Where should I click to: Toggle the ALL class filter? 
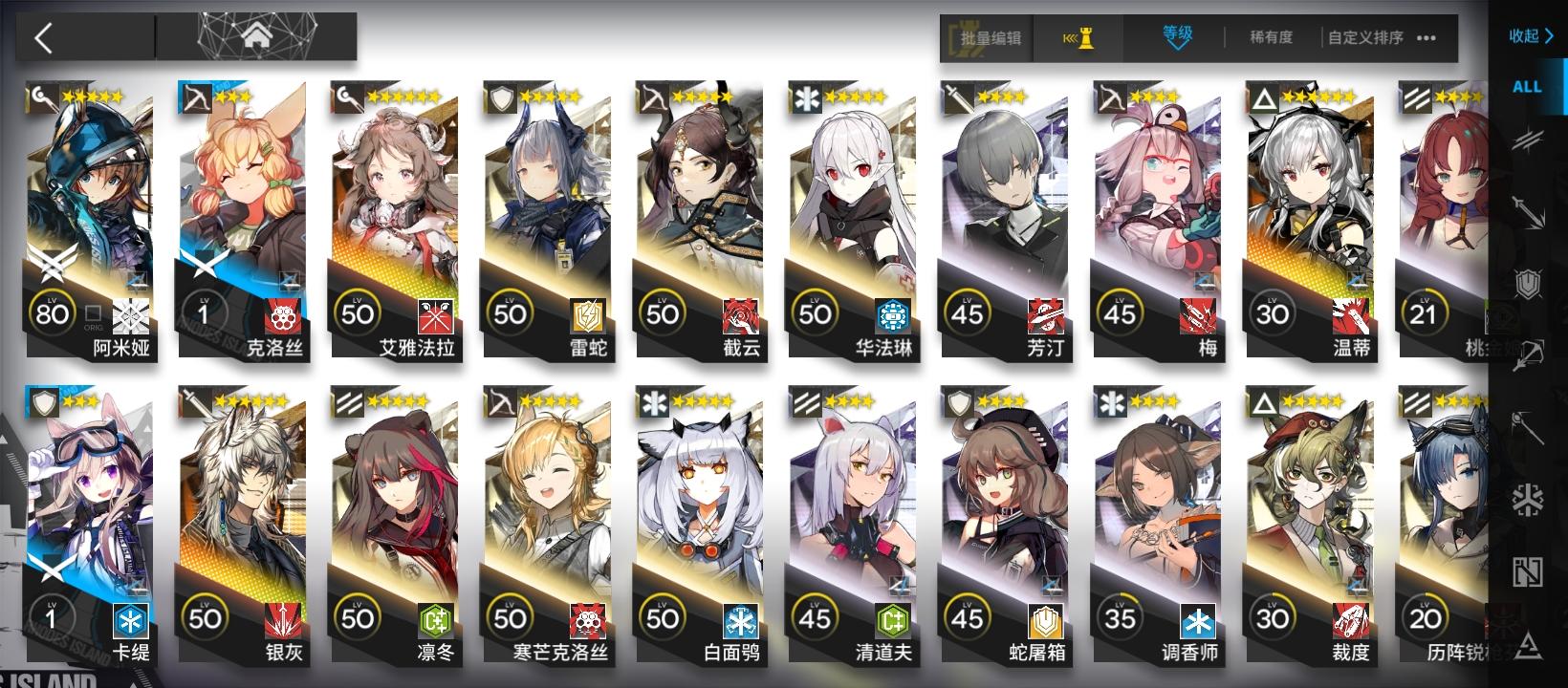tap(1527, 85)
